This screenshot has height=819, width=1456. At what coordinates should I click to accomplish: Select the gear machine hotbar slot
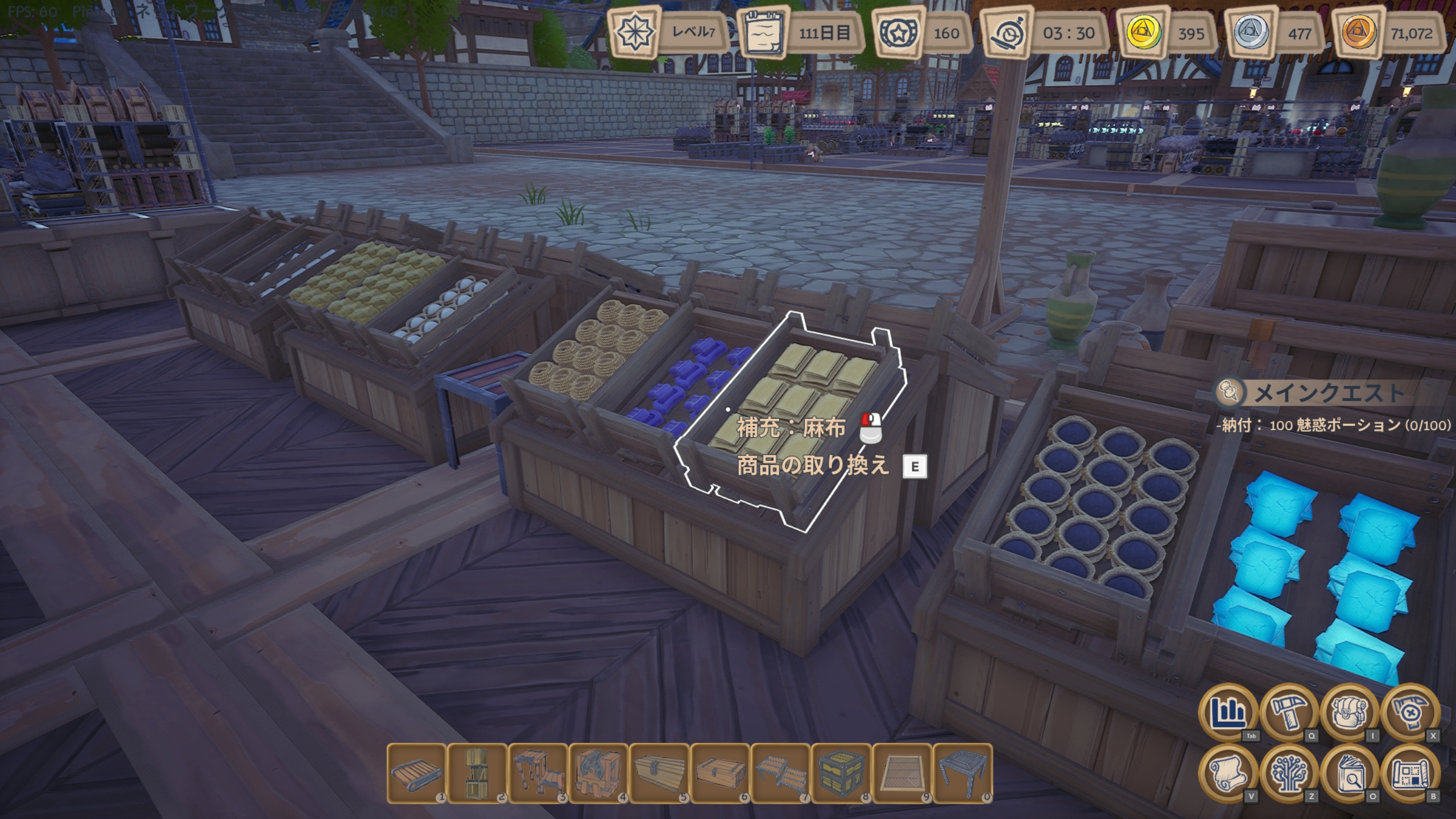click(x=599, y=773)
